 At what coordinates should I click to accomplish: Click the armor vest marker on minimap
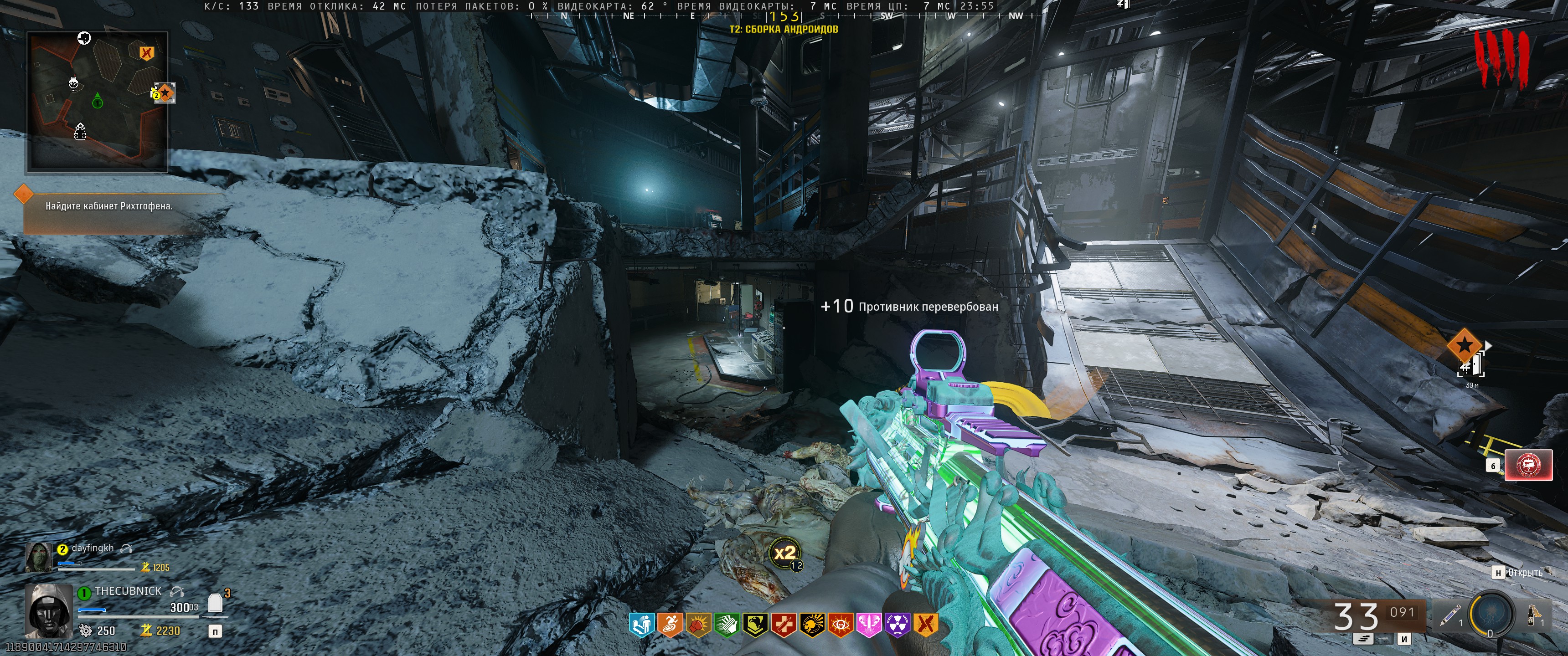[x=80, y=130]
